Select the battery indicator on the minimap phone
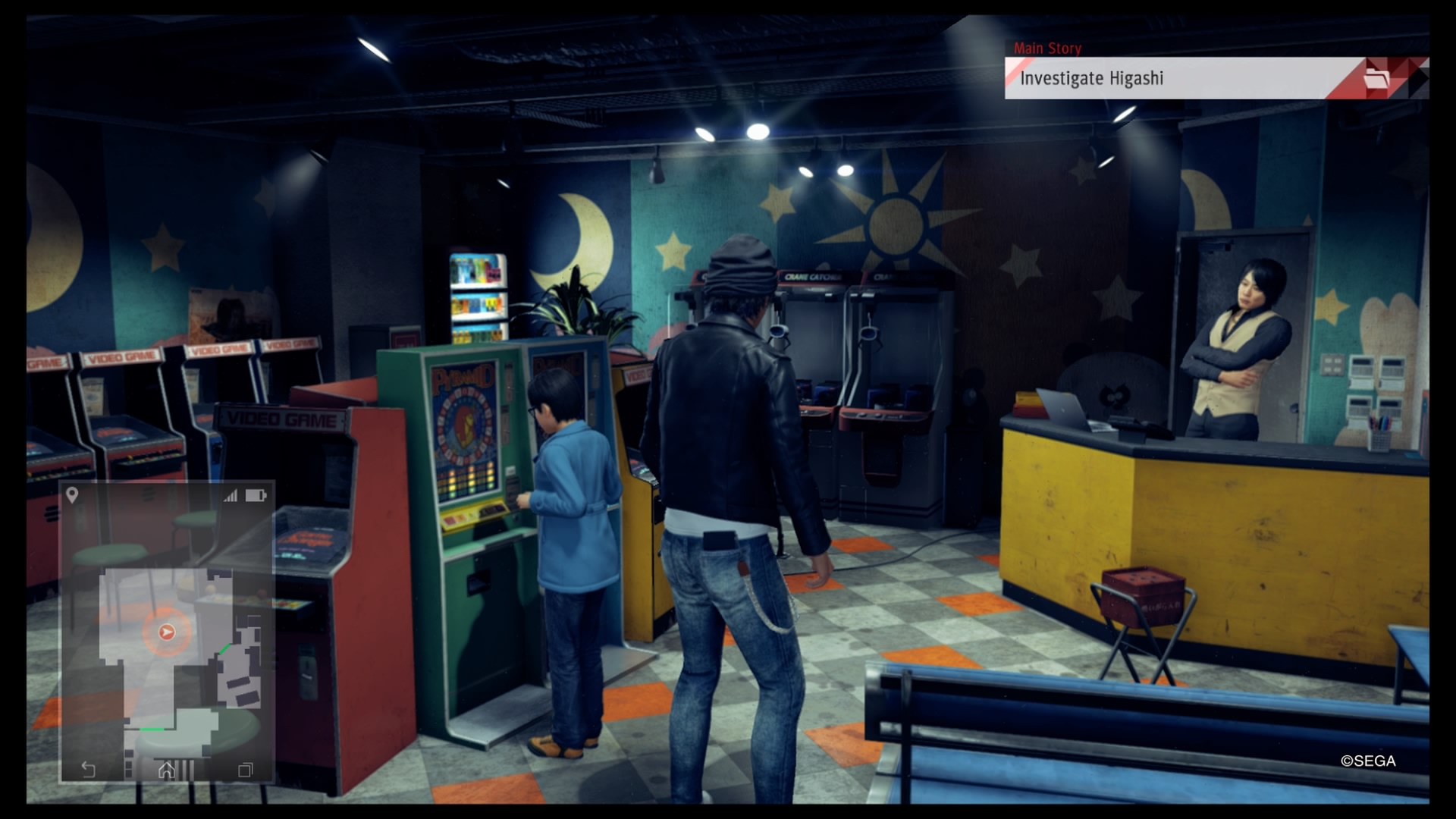 click(x=256, y=494)
